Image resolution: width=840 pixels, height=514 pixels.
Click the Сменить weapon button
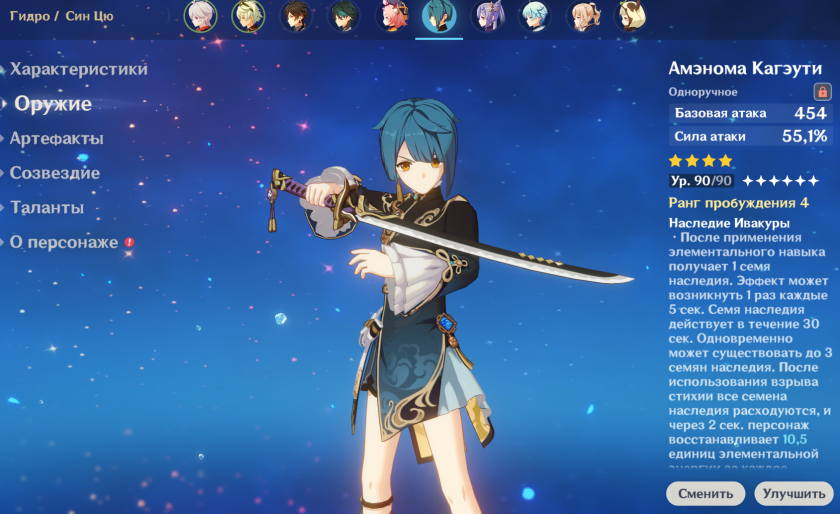pos(706,493)
